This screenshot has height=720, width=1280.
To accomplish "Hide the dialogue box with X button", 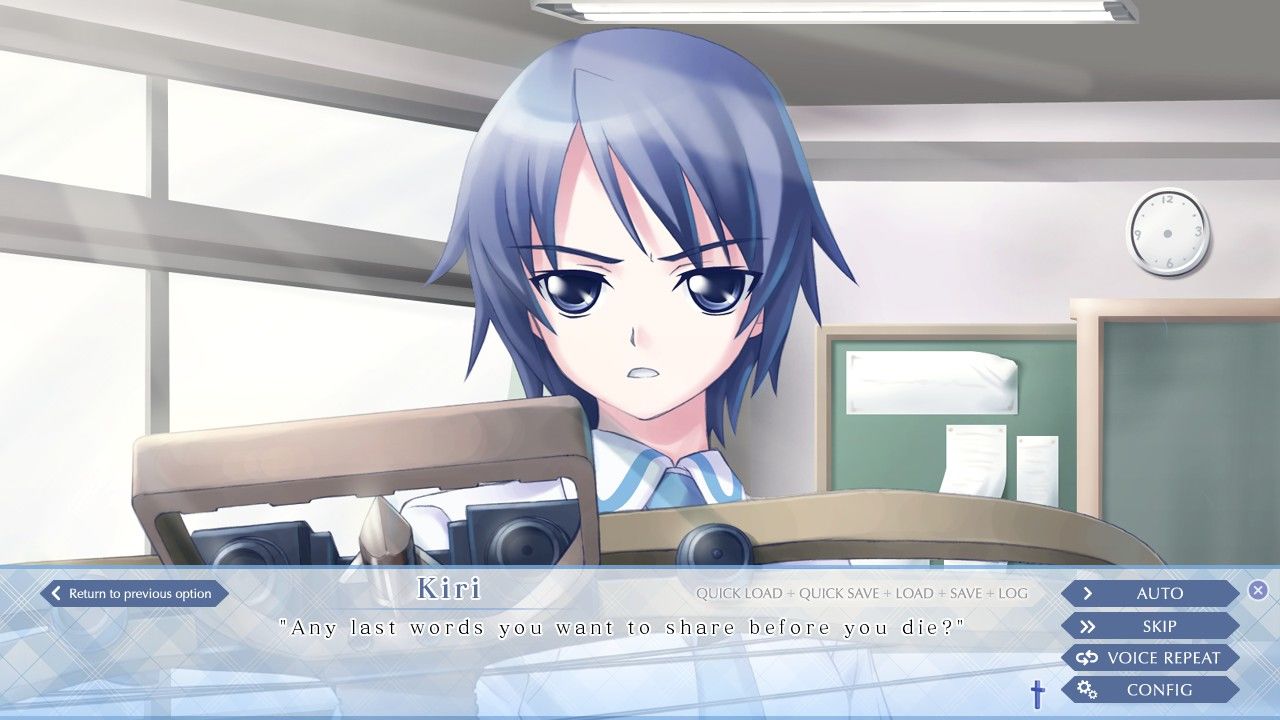I will click(1258, 590).
